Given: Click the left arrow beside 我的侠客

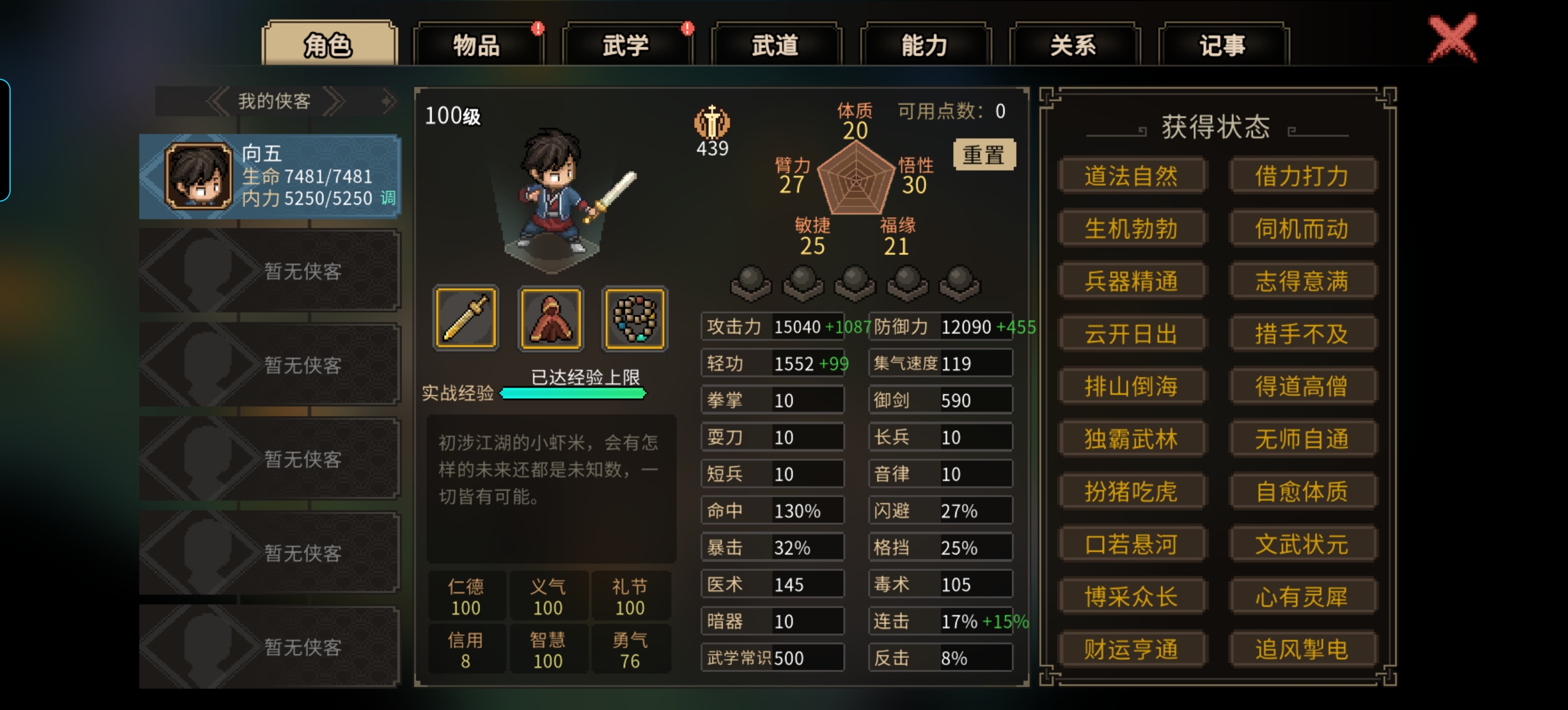Looking at the screenshot, I should click(217, 101).
